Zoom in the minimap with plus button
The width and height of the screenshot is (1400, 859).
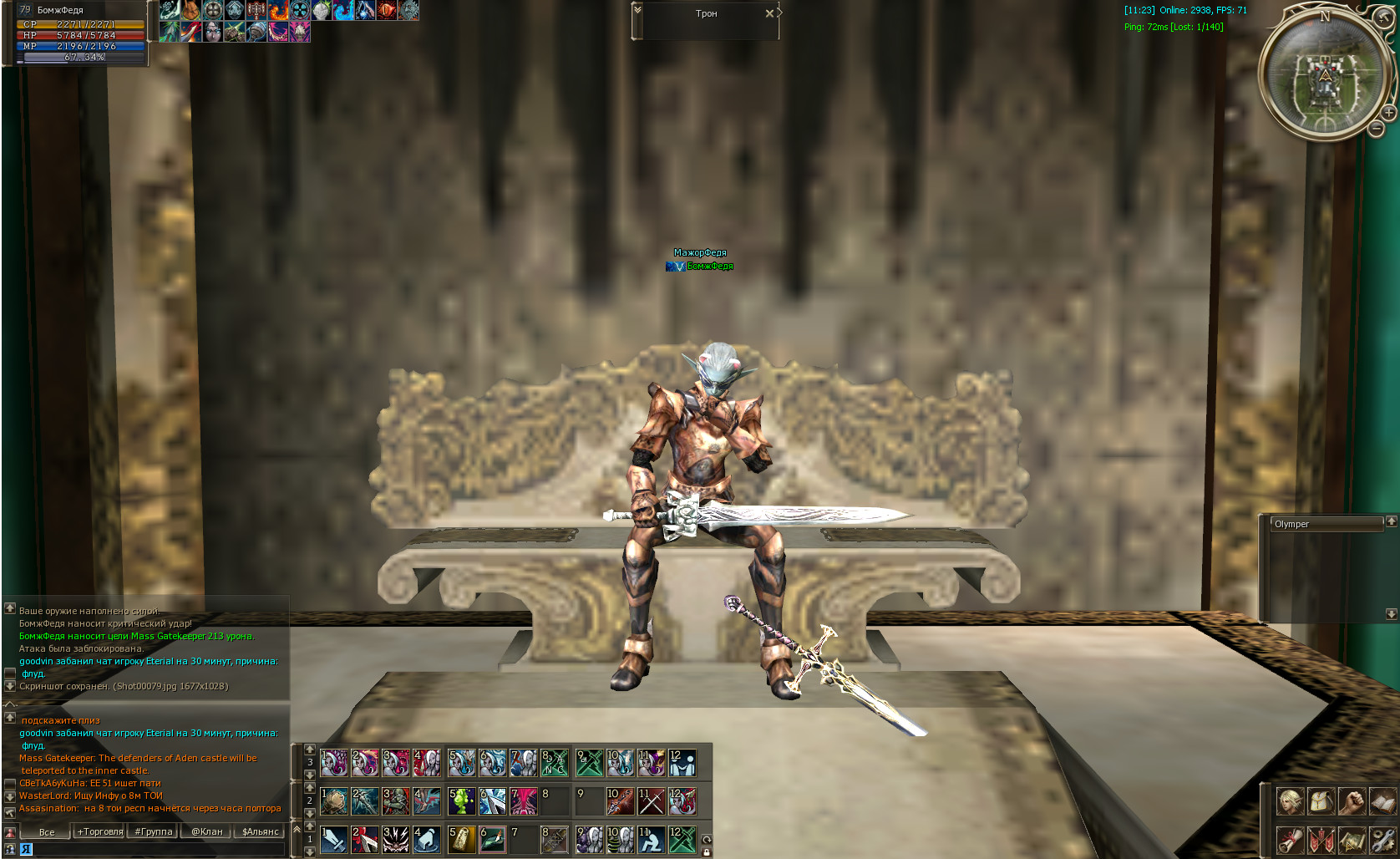[1388, 112]
